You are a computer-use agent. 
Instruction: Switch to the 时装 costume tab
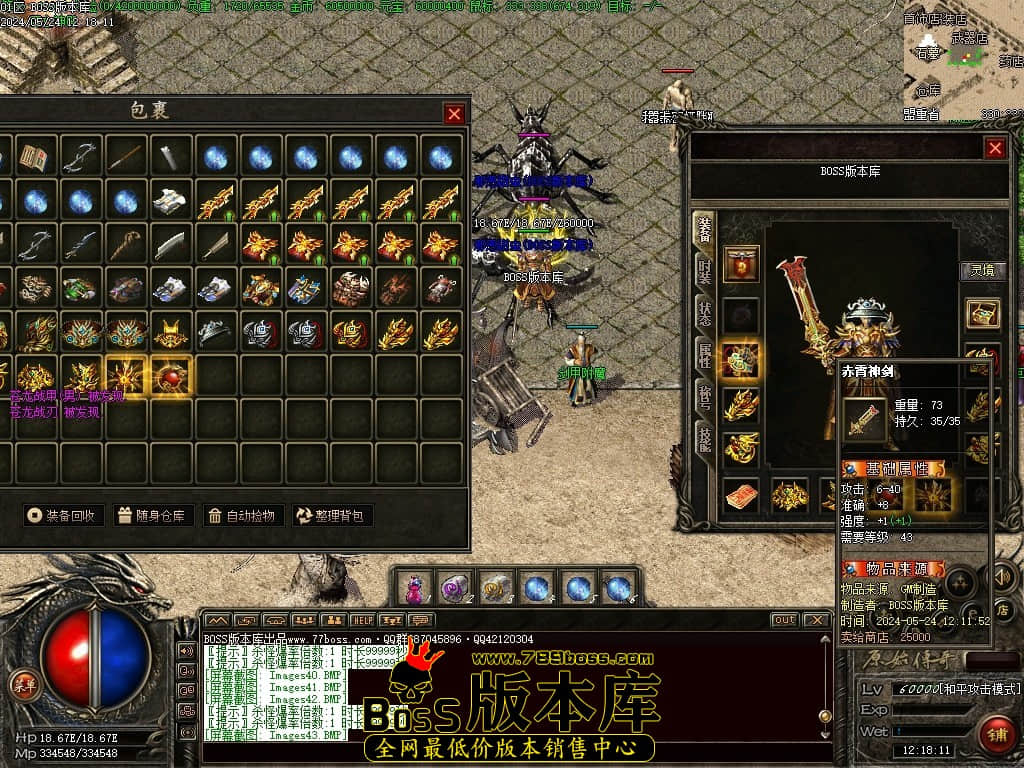click(x=704, y=270)
